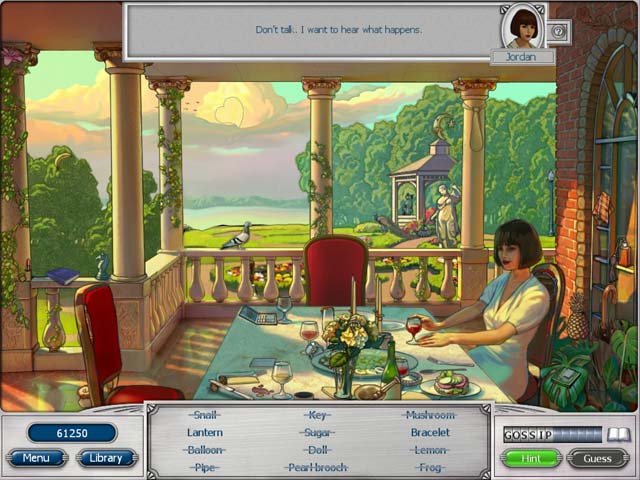Click the Guess button
Viewport: 640px width, 480px height.
598,458
